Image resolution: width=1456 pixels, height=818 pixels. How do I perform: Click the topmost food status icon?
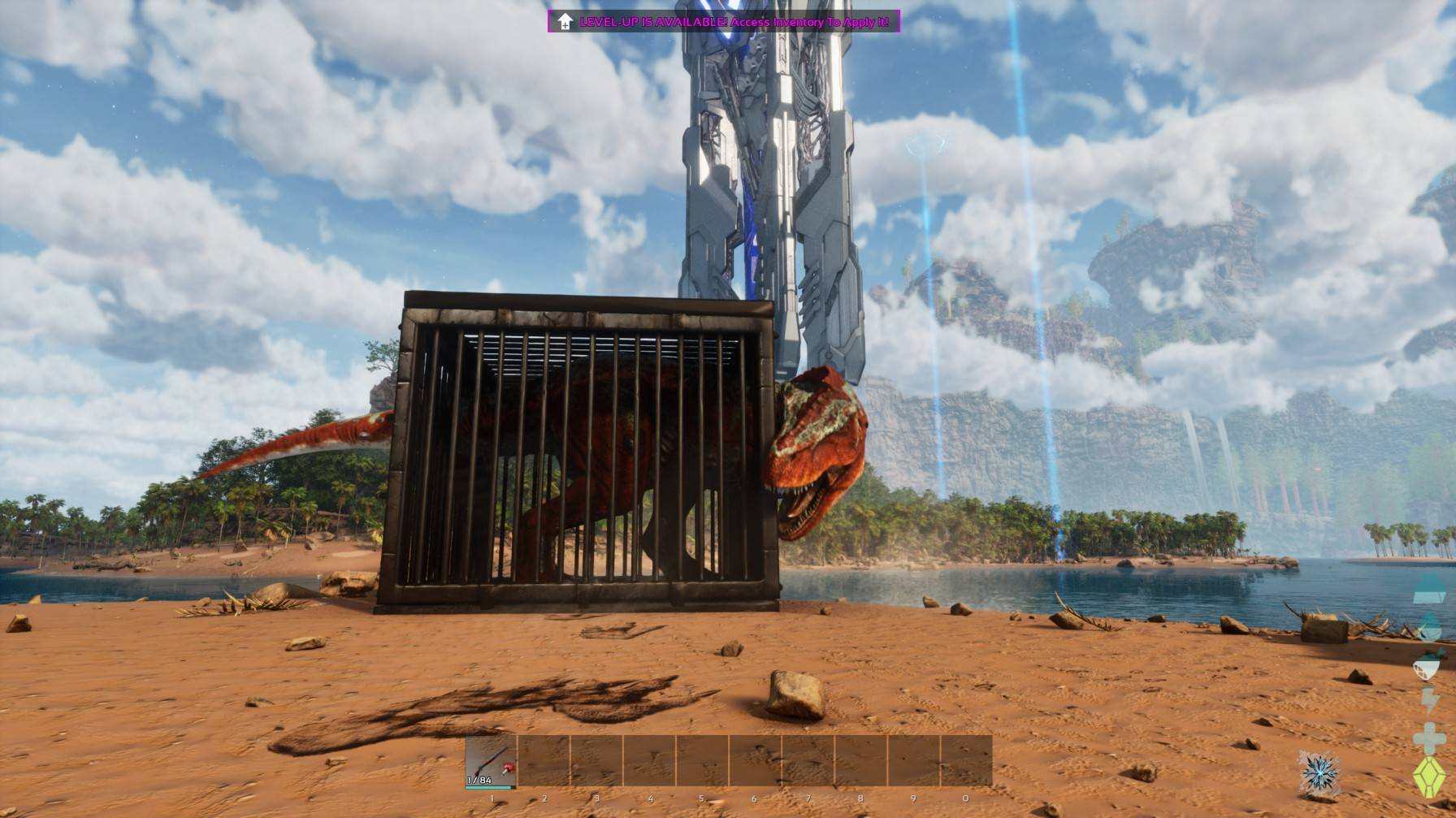coord(1428,588)
